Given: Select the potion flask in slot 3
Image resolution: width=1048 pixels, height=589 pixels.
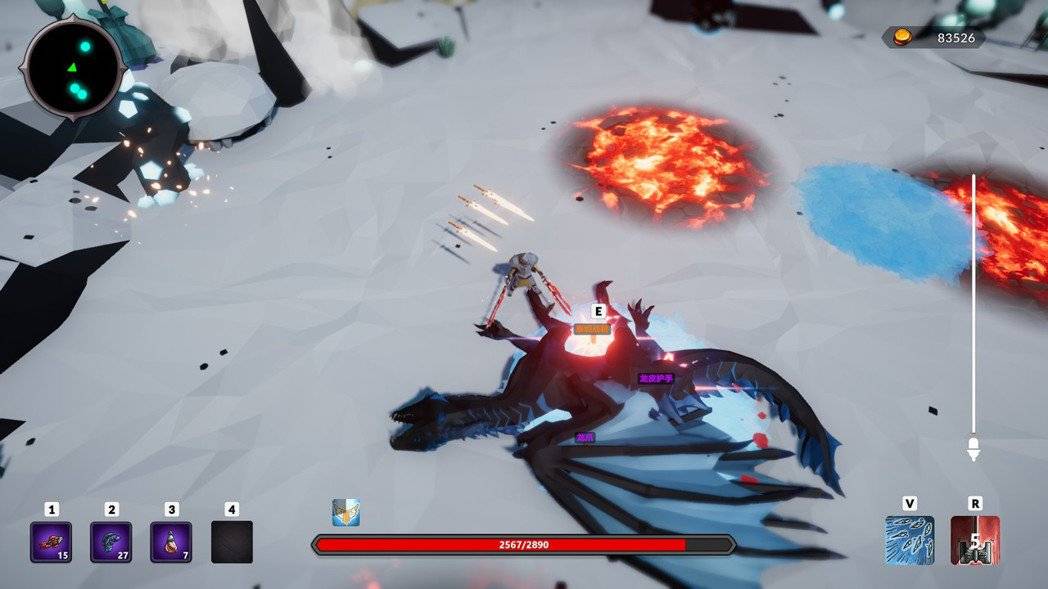Looking at the screenshot, I should pos(171,541).
